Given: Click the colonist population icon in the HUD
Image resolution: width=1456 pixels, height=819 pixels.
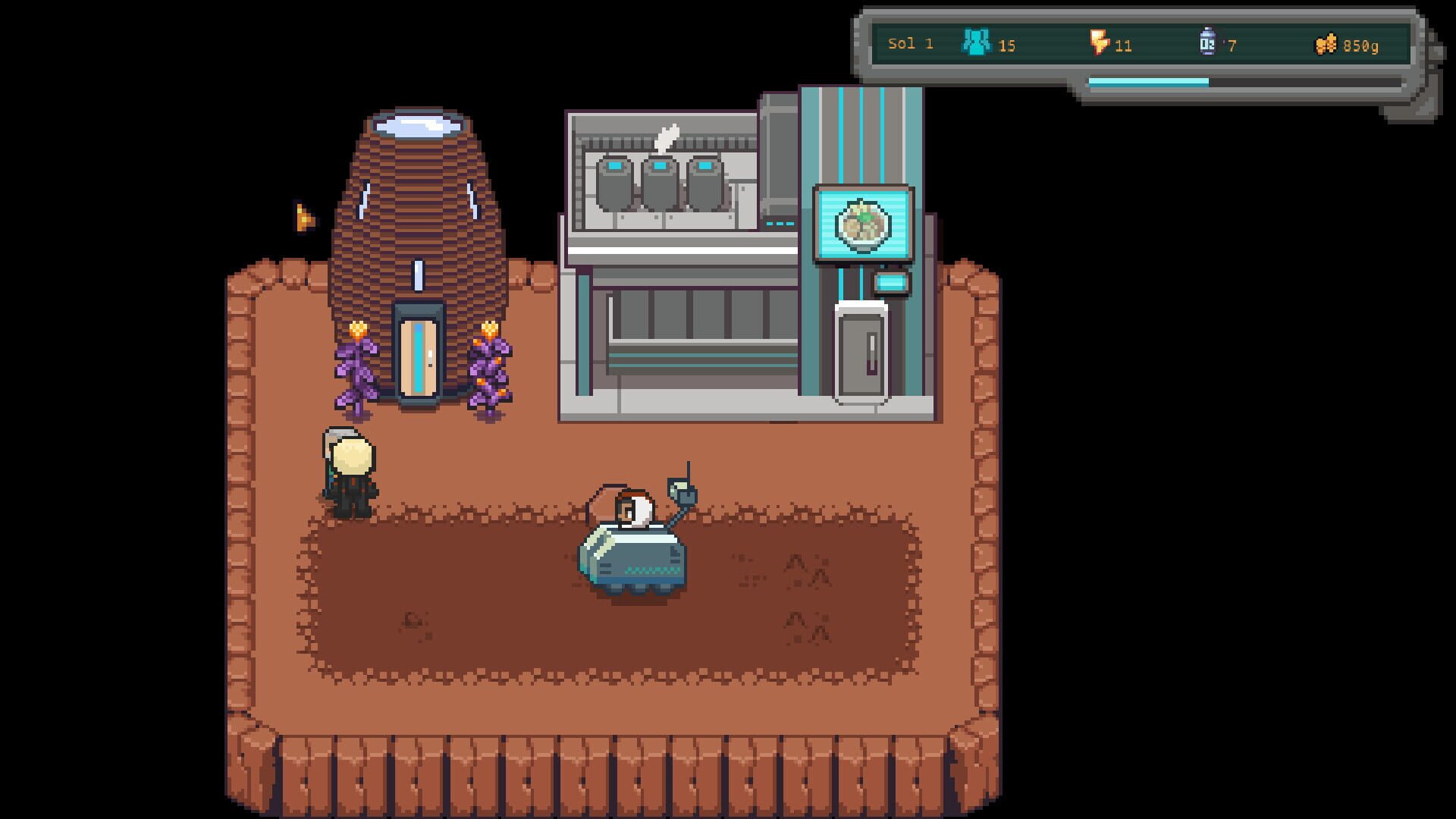Looking at the screenshot, I should [x=977, y=43].
